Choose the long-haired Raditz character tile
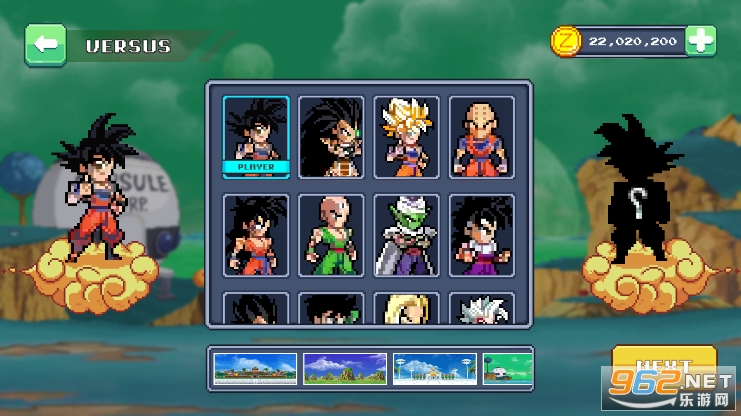 [331, 136]
